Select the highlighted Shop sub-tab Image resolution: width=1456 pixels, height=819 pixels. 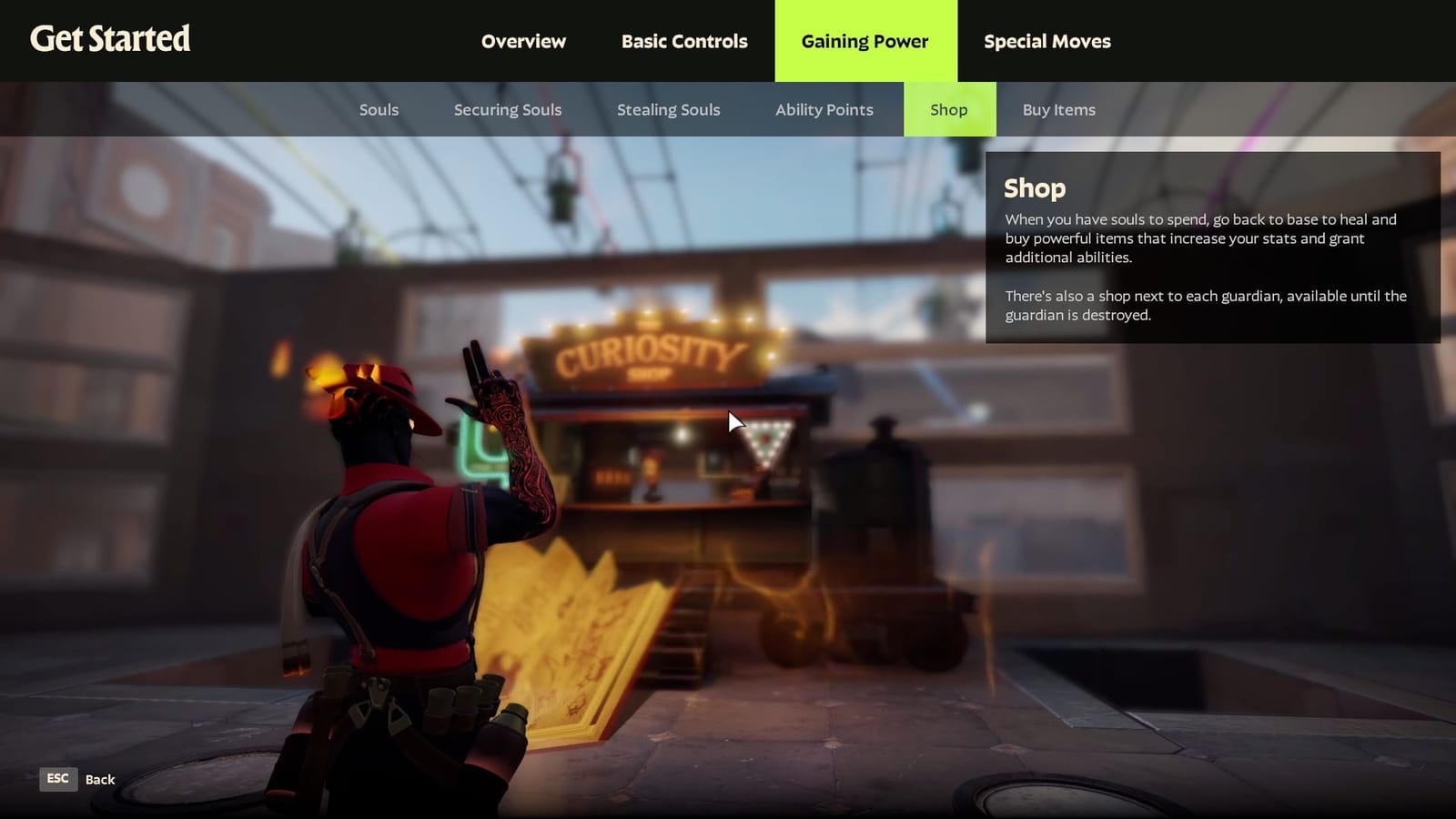[x=949, y=109]
